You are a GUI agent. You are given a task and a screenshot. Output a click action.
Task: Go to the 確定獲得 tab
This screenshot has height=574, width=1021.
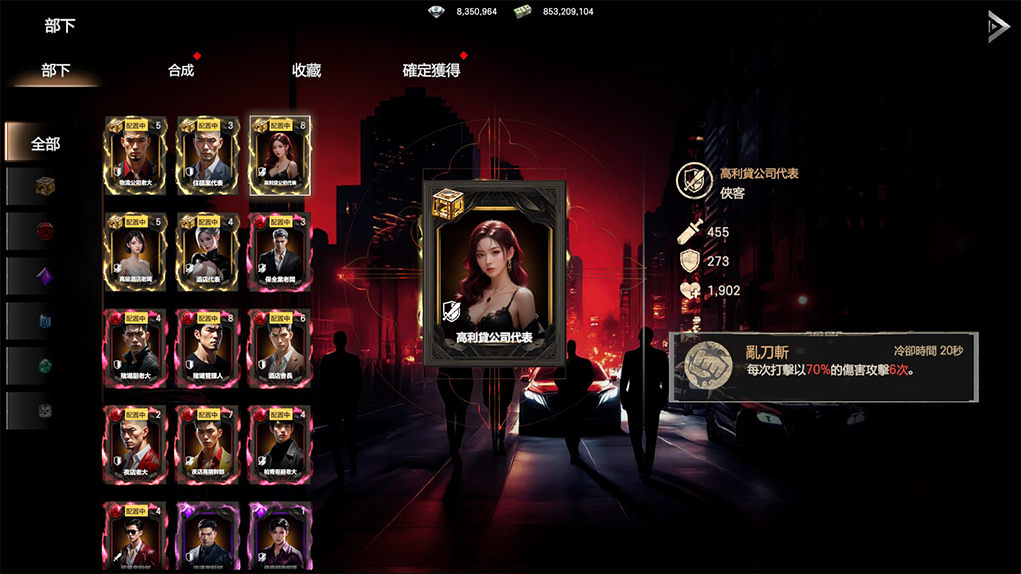pyautogui.click(x=431, y=70)
